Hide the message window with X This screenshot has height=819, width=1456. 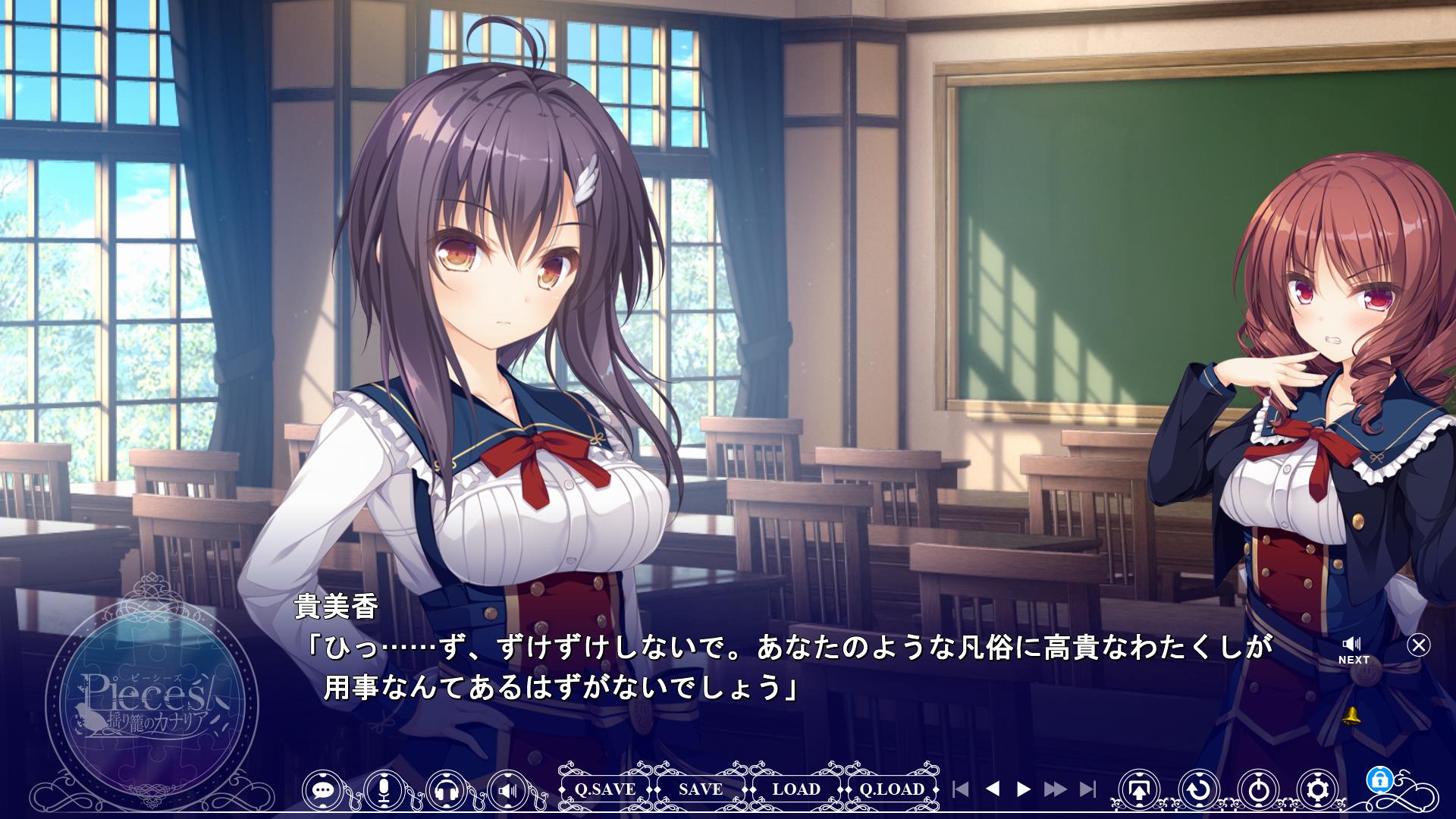pyautogui.click(x=1418, y=645)
